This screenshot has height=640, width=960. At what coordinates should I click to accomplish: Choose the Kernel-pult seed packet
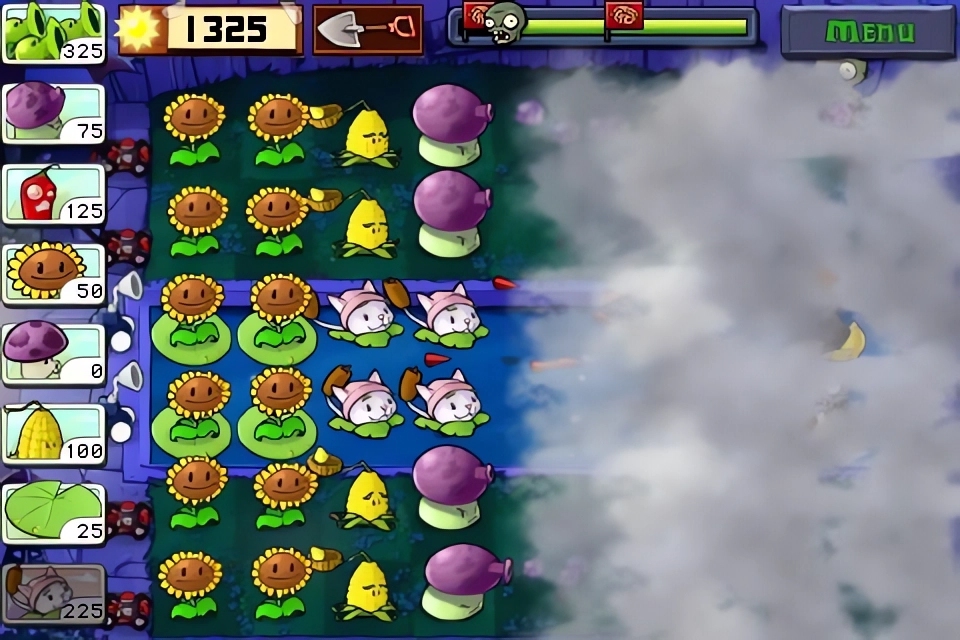pyautogui.click(x=54, y=433)
